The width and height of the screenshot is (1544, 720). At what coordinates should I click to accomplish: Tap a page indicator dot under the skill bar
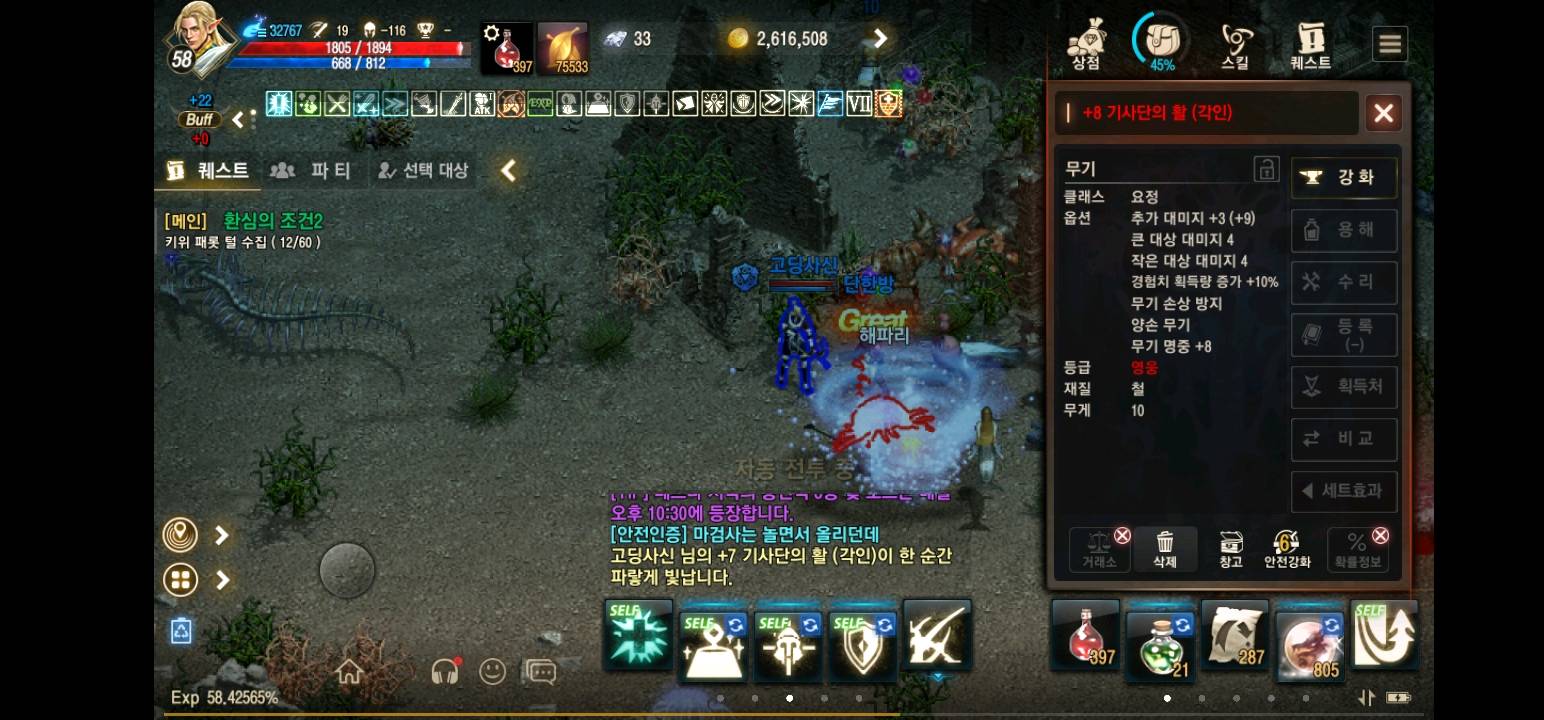click(x=790, y=700)
